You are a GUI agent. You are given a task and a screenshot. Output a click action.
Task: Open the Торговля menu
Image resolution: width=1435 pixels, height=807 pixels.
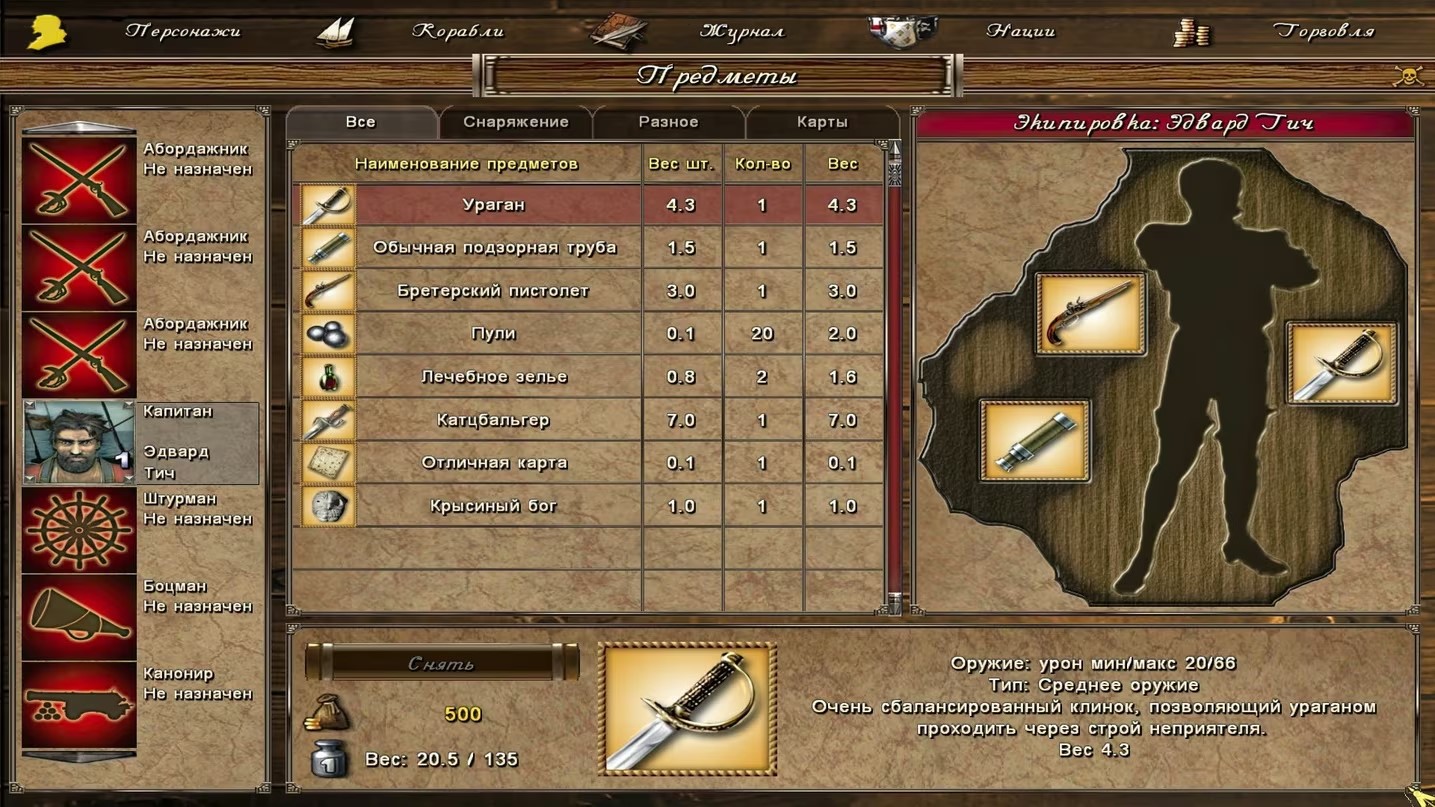point(1323,31)
